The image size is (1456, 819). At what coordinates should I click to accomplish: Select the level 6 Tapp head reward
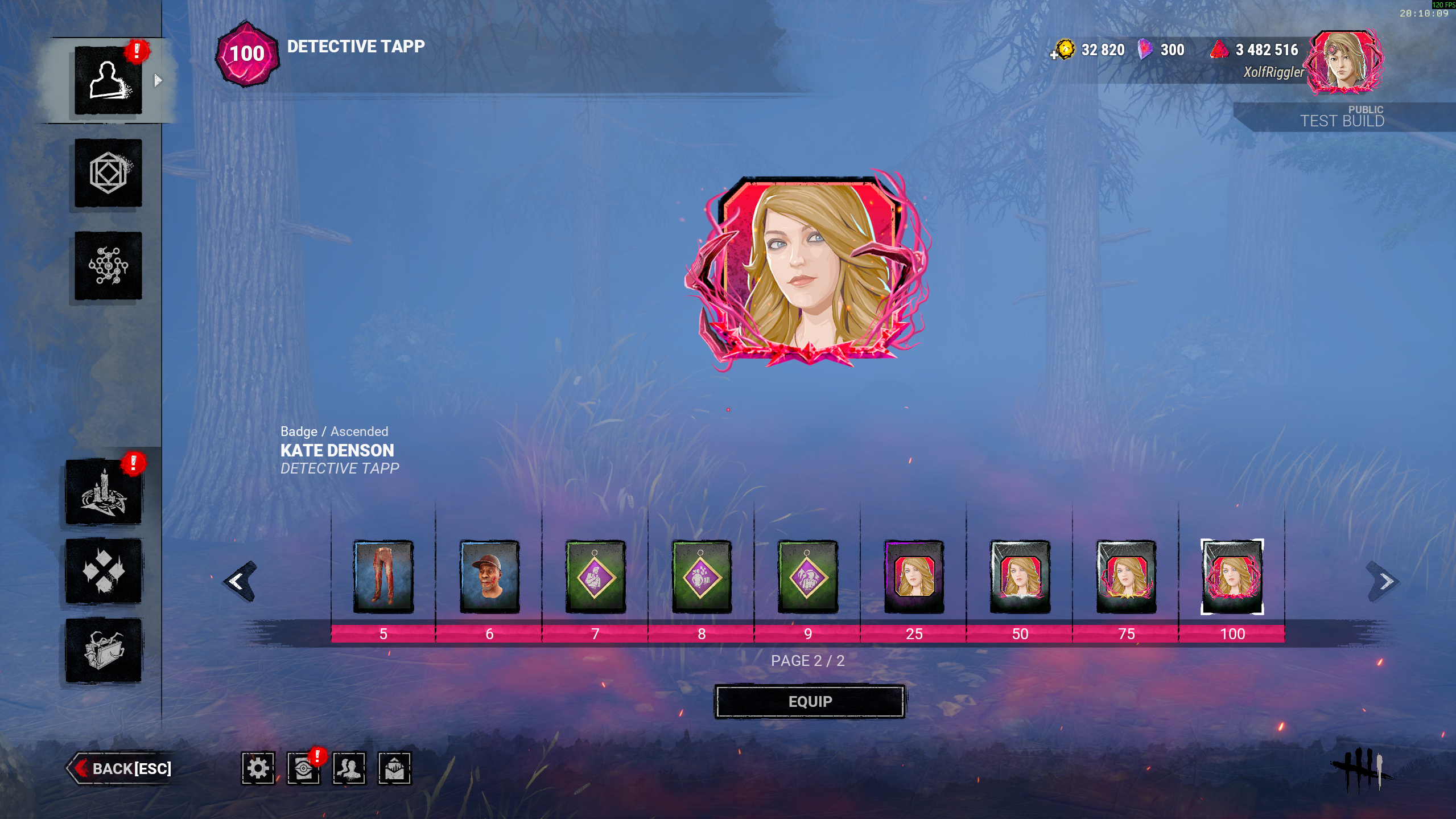coord(489,576)
